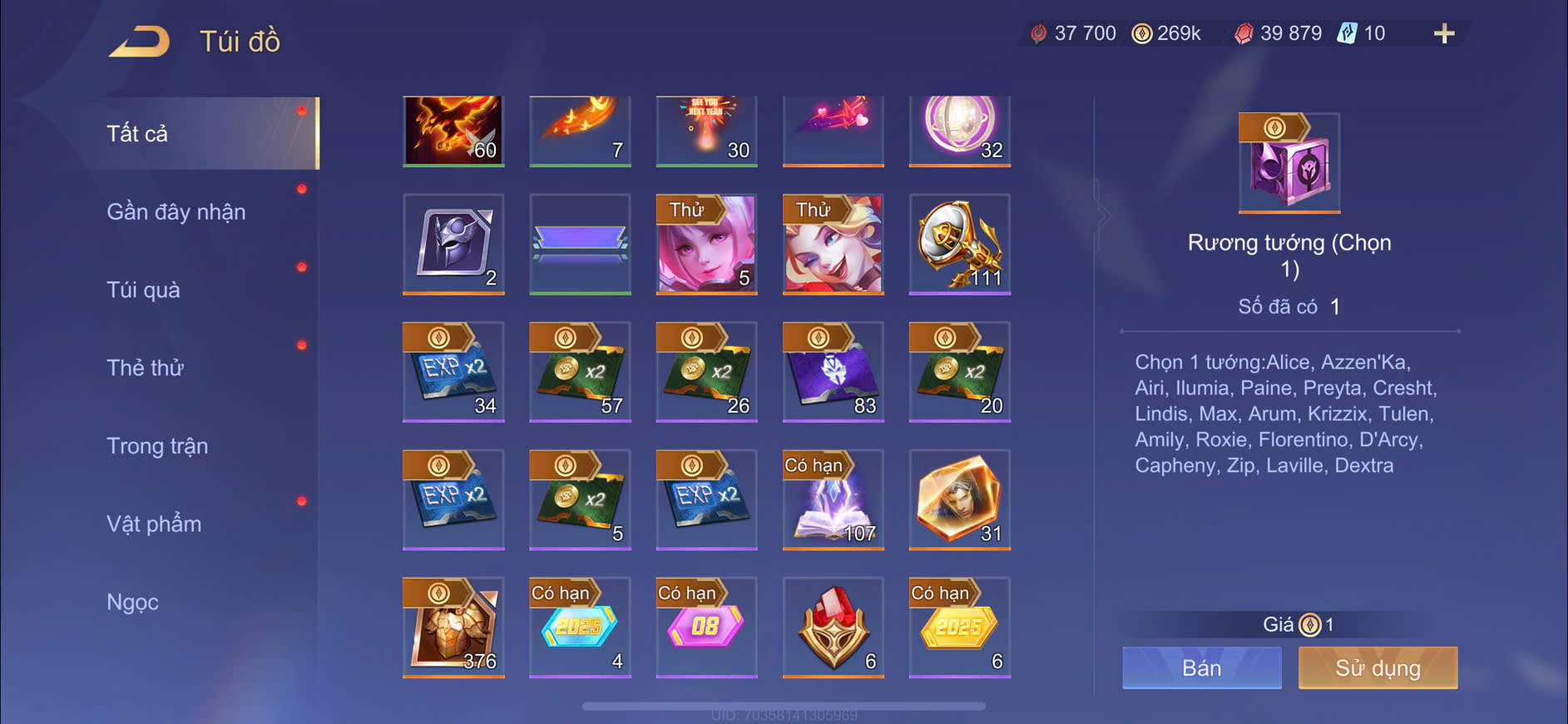Show the Thẻ thử category
The width and height of the screenshot is (1568, 724).
click(x=145, y=368)
